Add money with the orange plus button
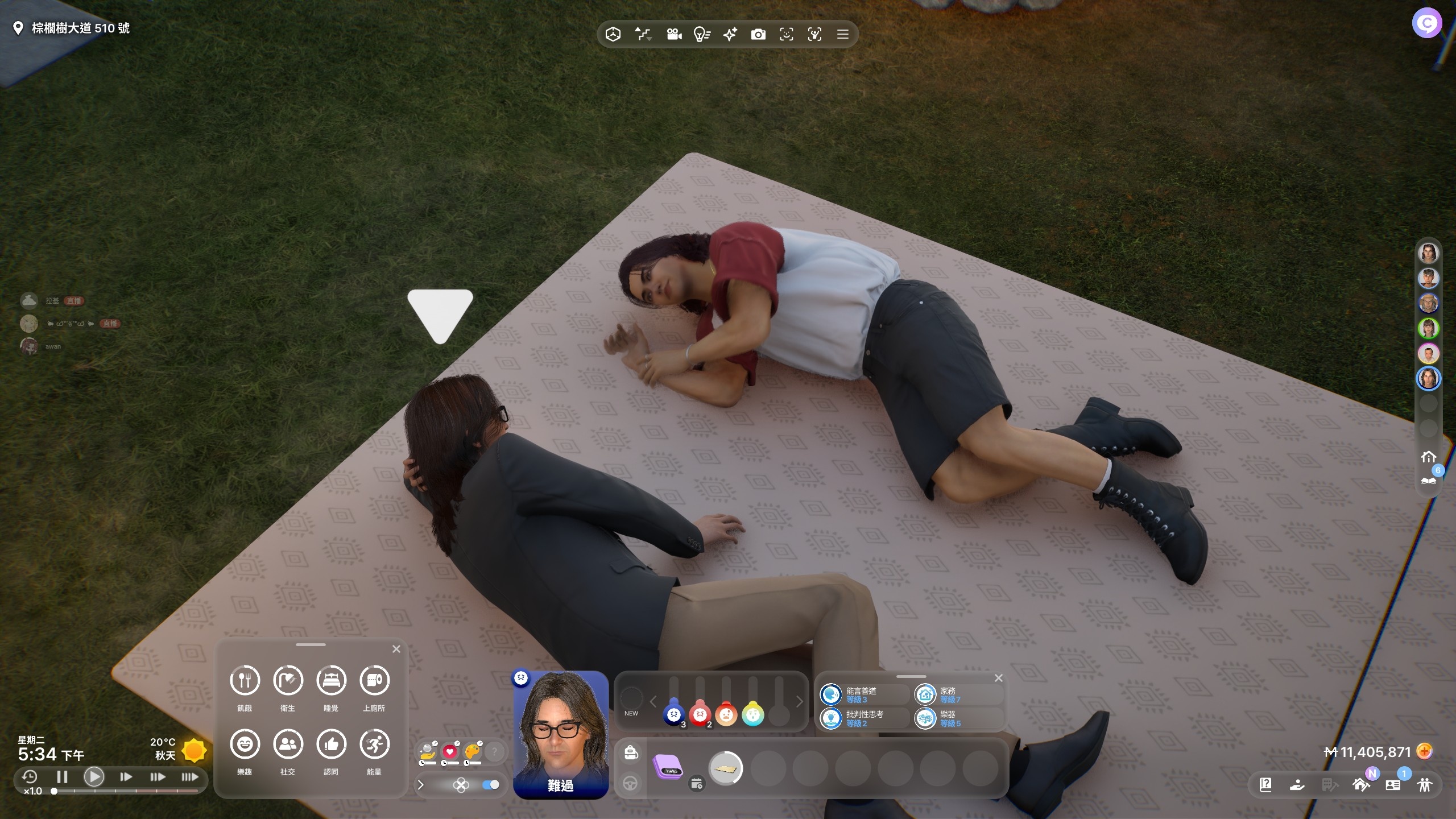 [x=1424, y=752]
